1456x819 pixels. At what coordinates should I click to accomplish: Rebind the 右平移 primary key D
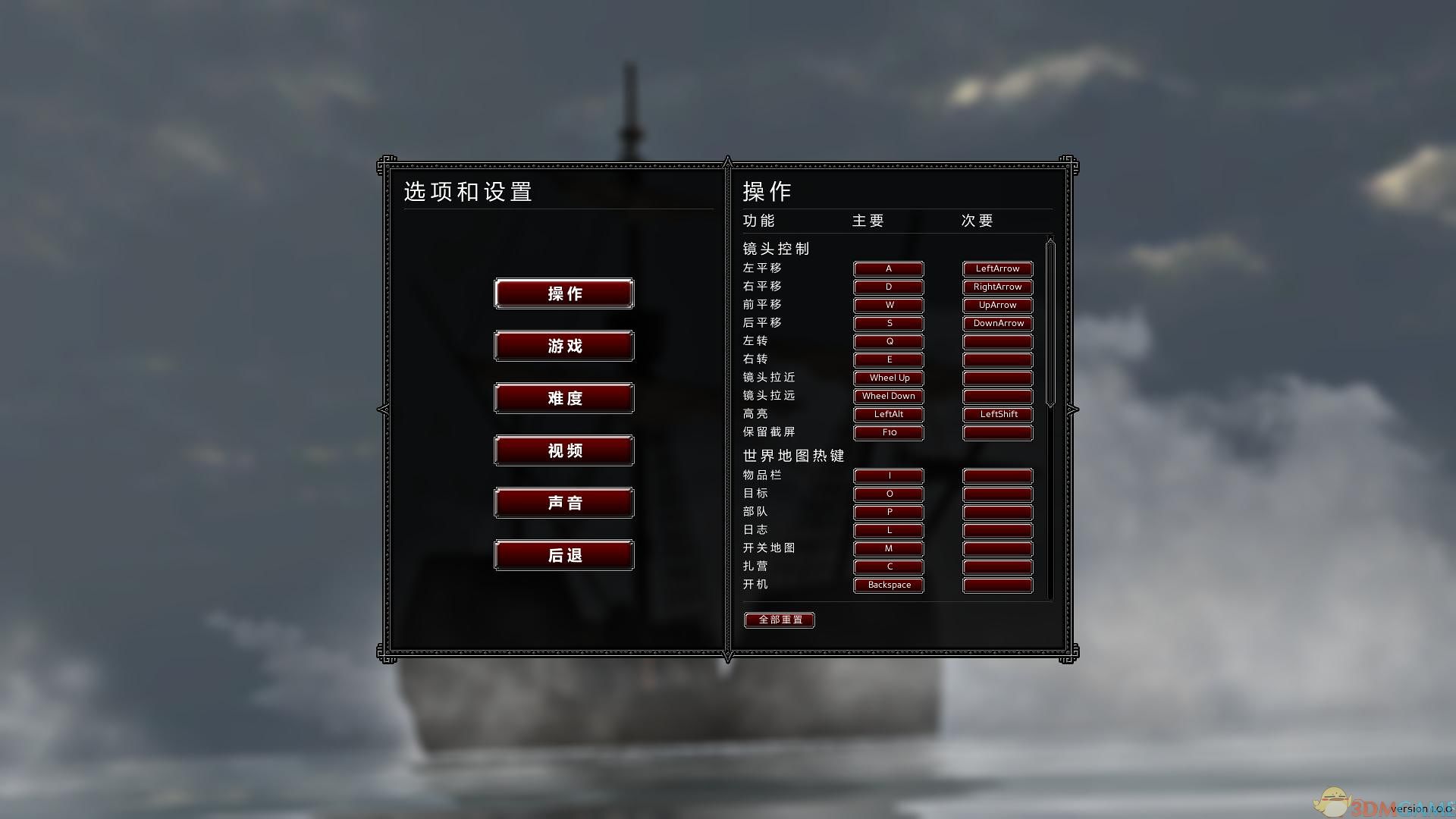pyautogui.click(x=888, y=287)
